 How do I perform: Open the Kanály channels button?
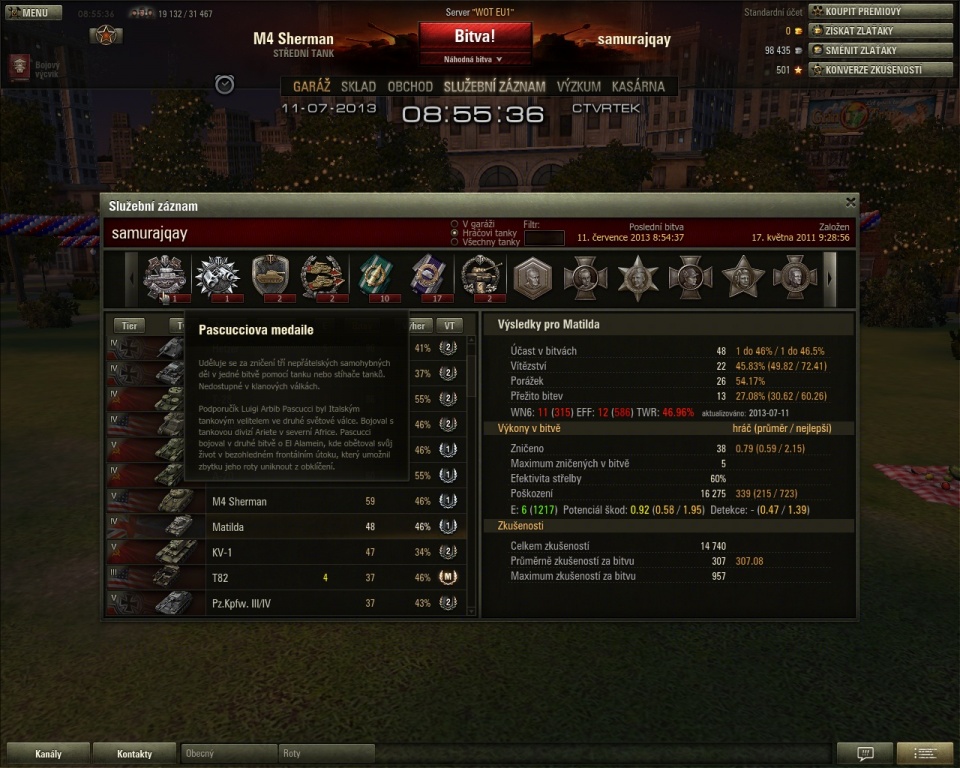[47, 753]
